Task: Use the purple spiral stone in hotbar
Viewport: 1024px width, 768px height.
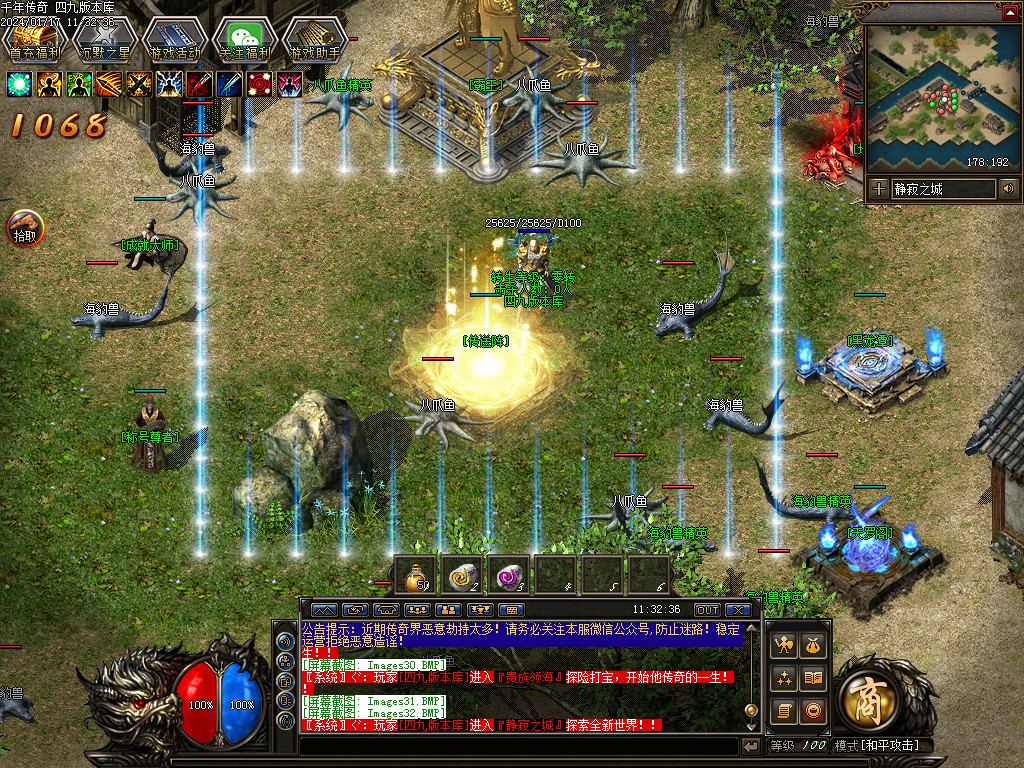Action: click(x=511, y=576)
